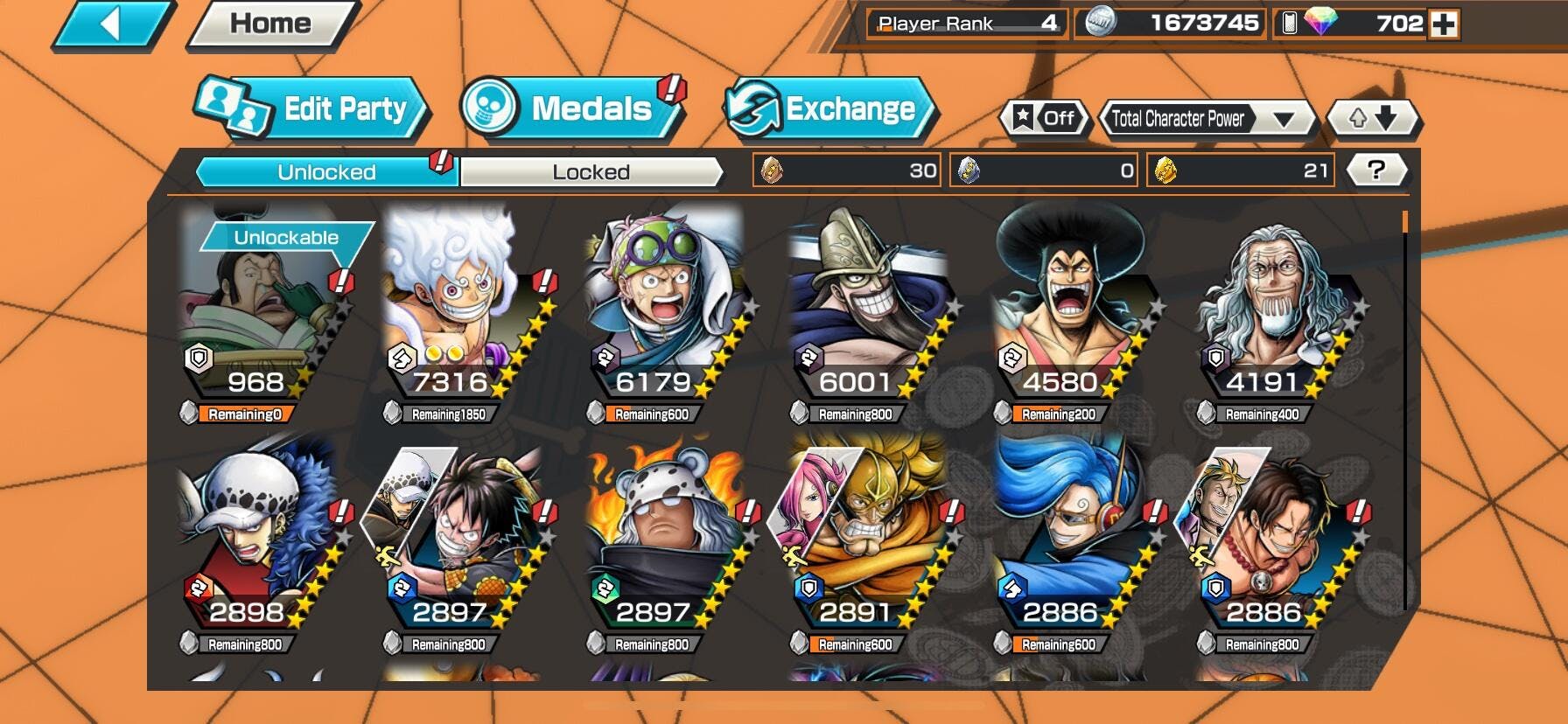
Task: Switch to the Locked tab
Action: coord(591,172)
